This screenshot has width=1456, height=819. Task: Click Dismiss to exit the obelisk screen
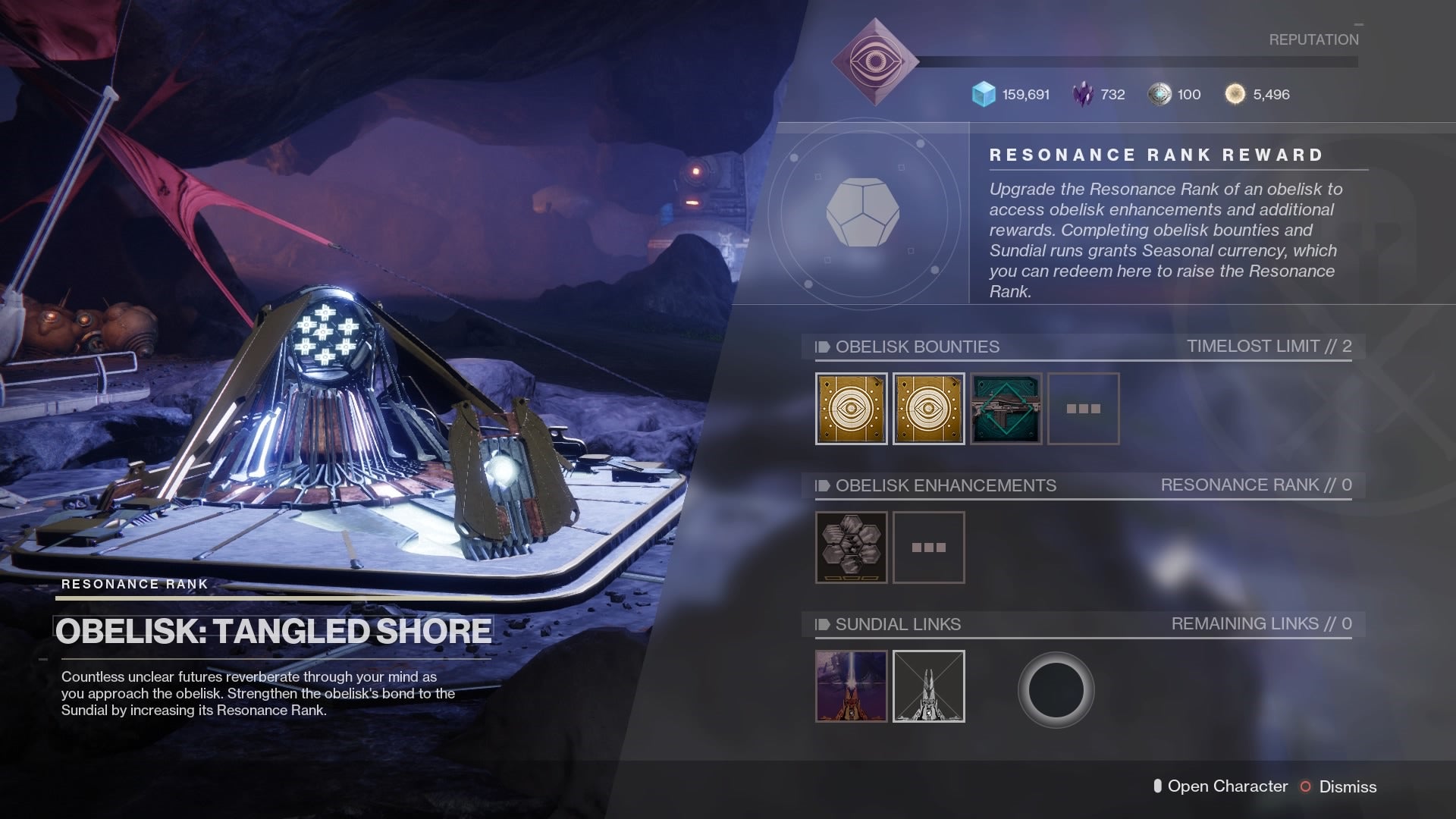coord(1349,787)
